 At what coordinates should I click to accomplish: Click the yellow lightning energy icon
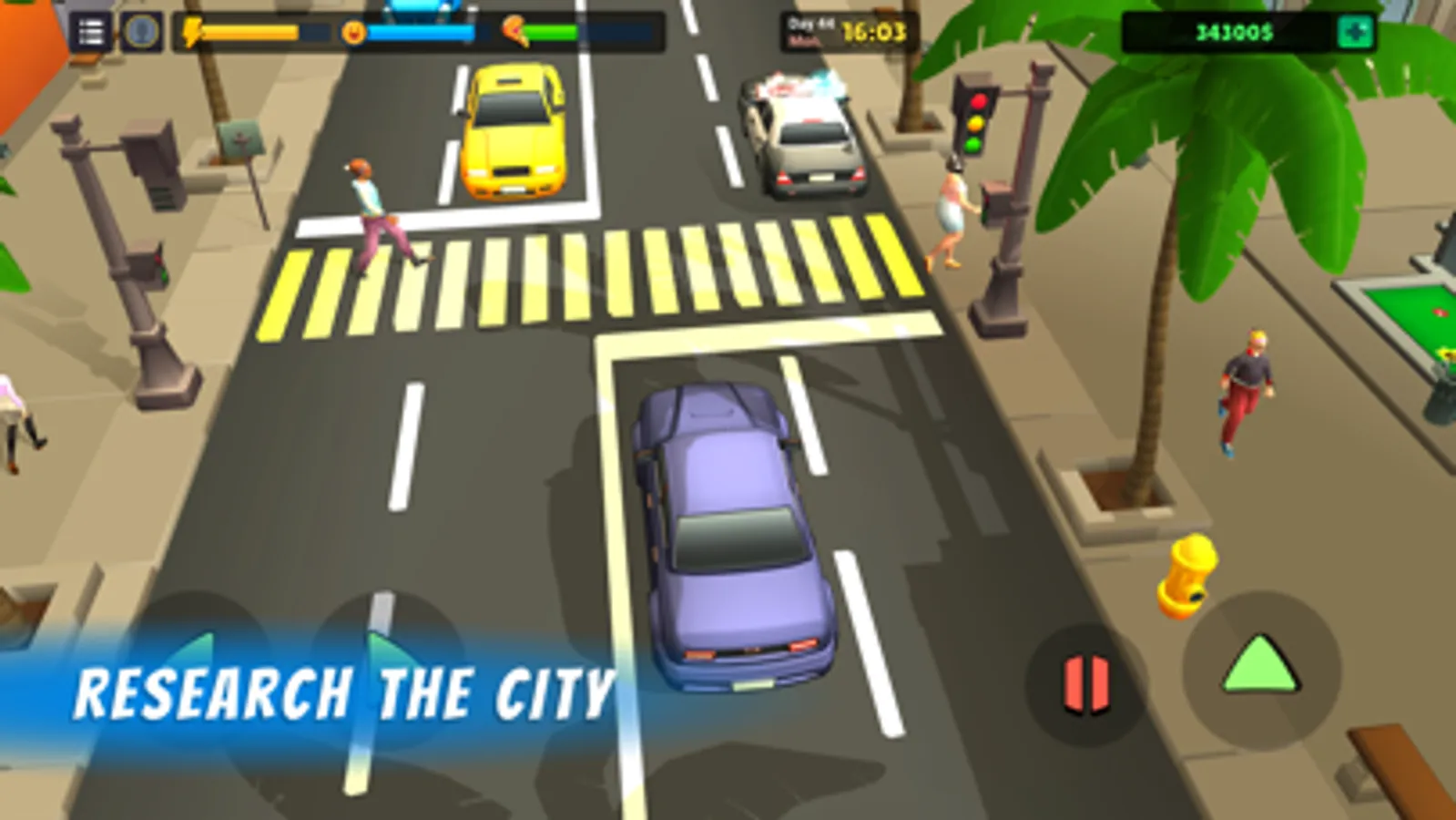[x=193, y=33]
